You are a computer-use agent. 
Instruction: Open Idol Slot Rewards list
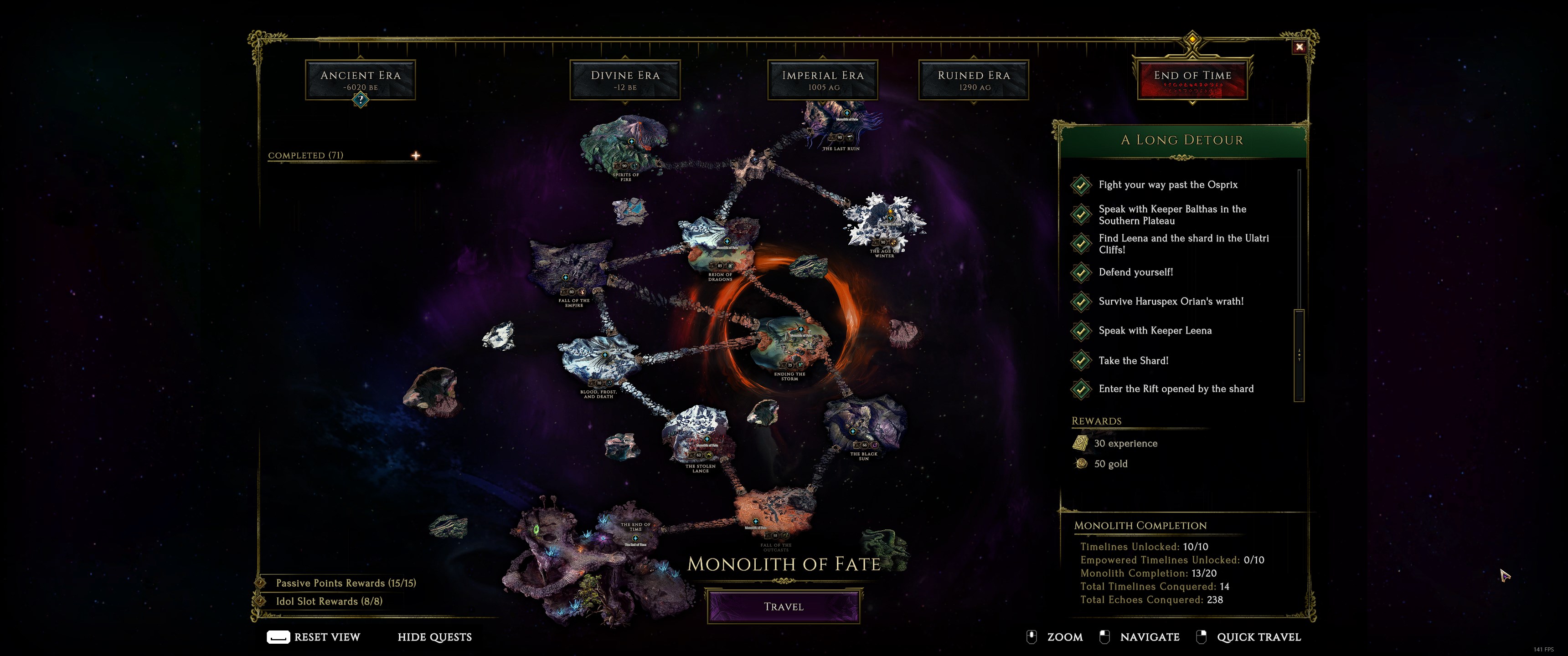coord(329,601)
